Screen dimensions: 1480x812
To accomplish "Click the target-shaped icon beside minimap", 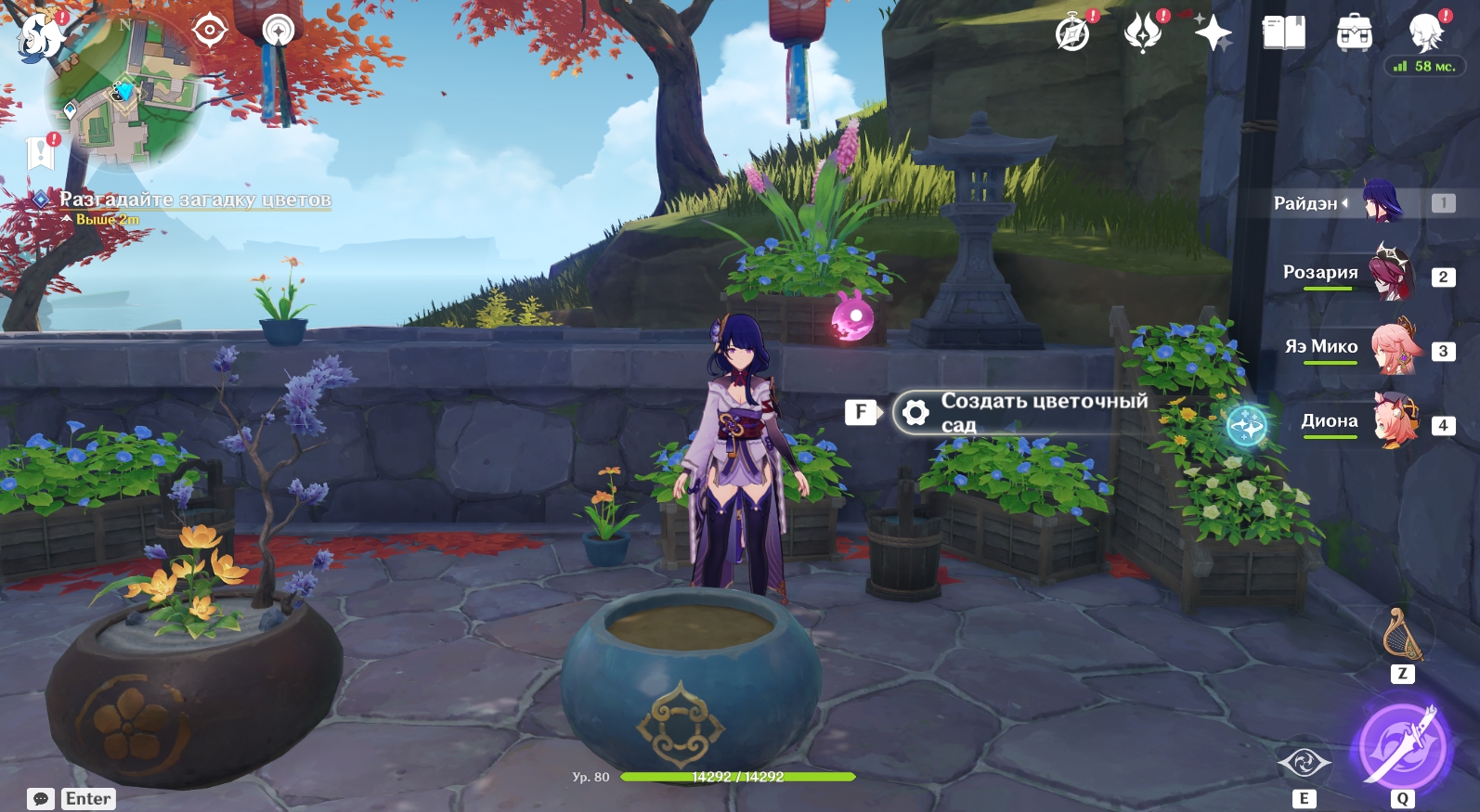I will [210, 31].
